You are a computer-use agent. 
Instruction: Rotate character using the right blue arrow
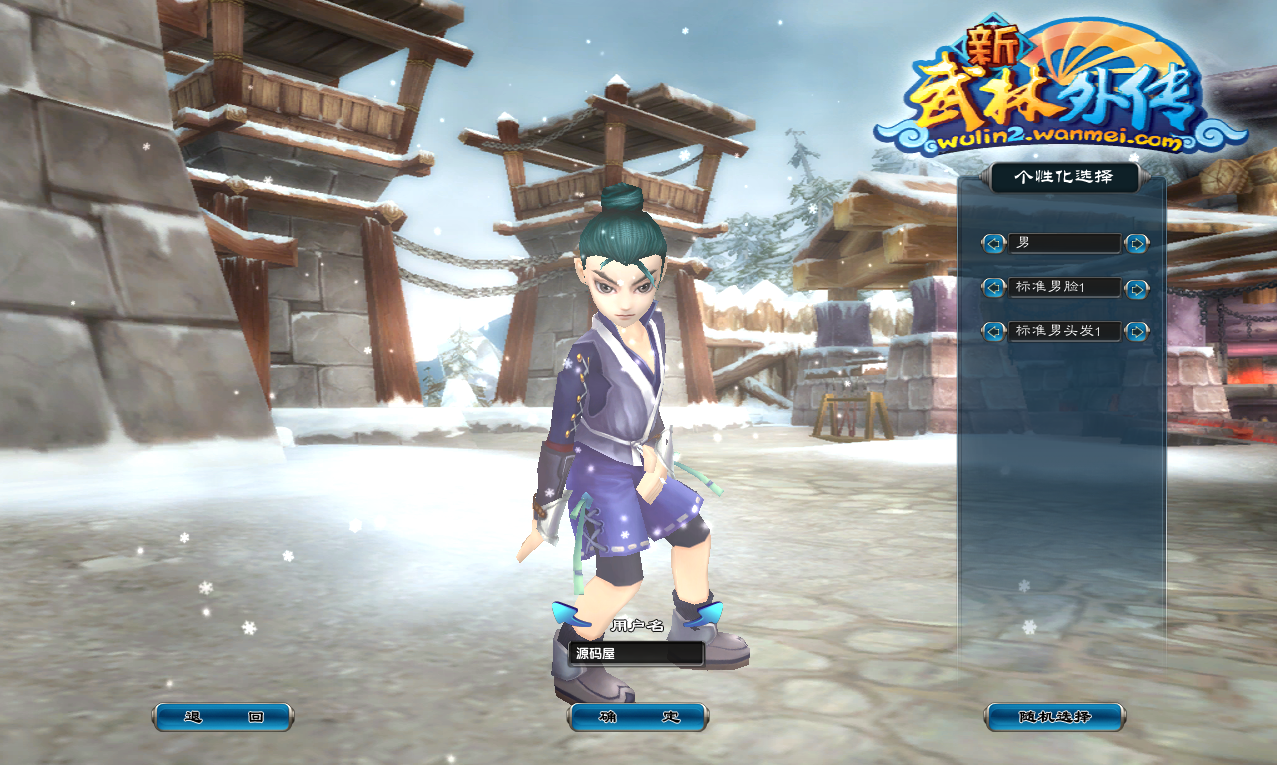pos(708,614)
